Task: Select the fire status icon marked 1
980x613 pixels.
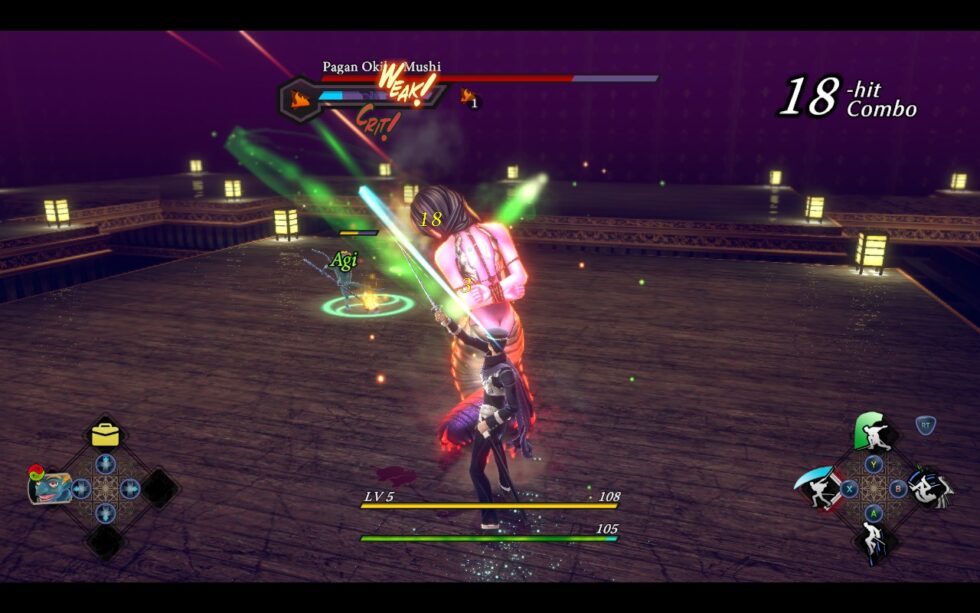Action: [x=468, y=98]
